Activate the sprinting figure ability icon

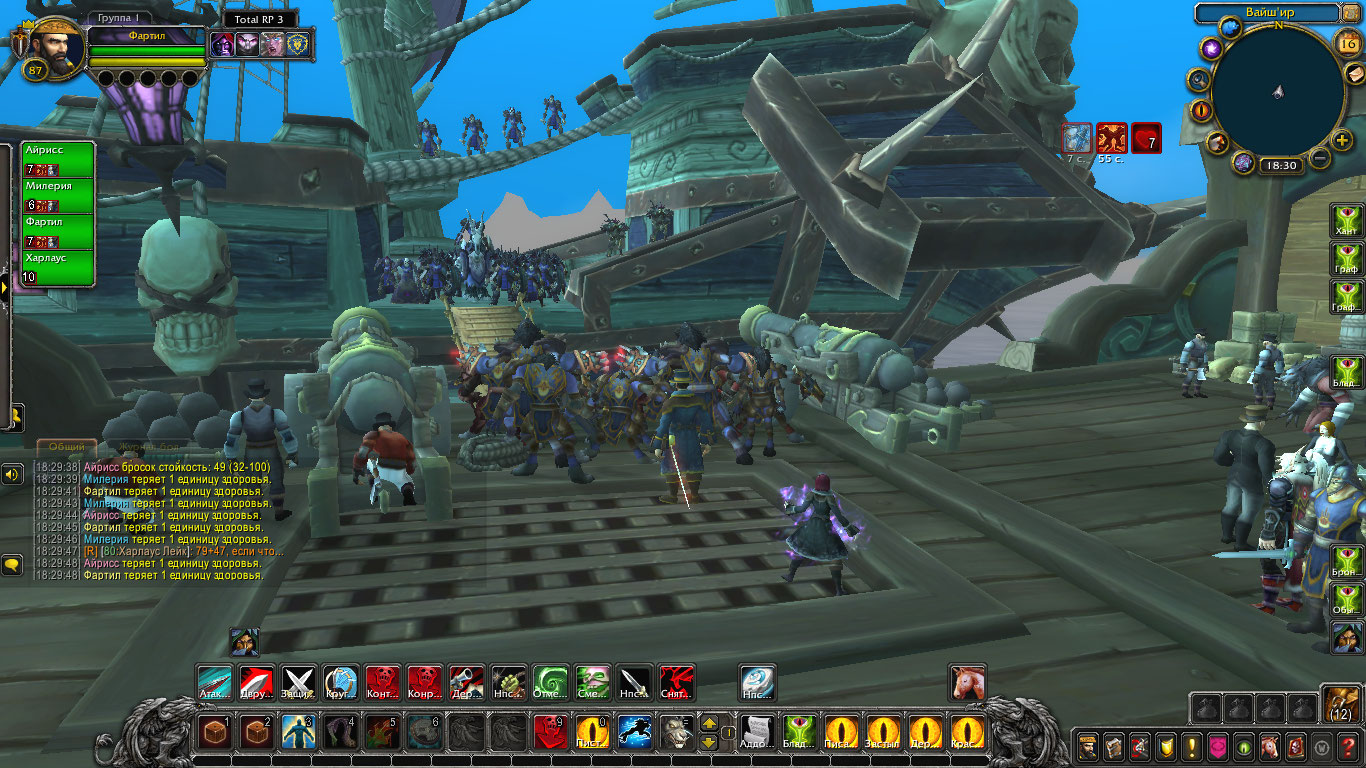point(635,732)
